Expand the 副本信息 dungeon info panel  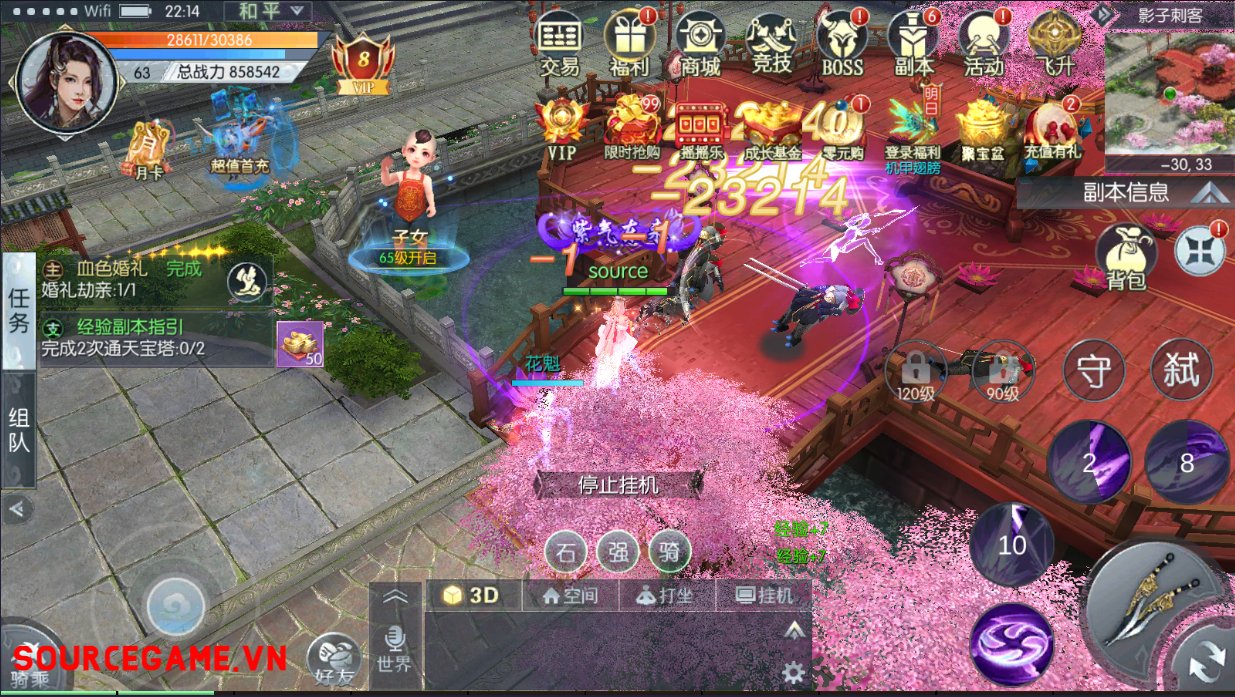pyautogui.click(x=1125, y=192)
